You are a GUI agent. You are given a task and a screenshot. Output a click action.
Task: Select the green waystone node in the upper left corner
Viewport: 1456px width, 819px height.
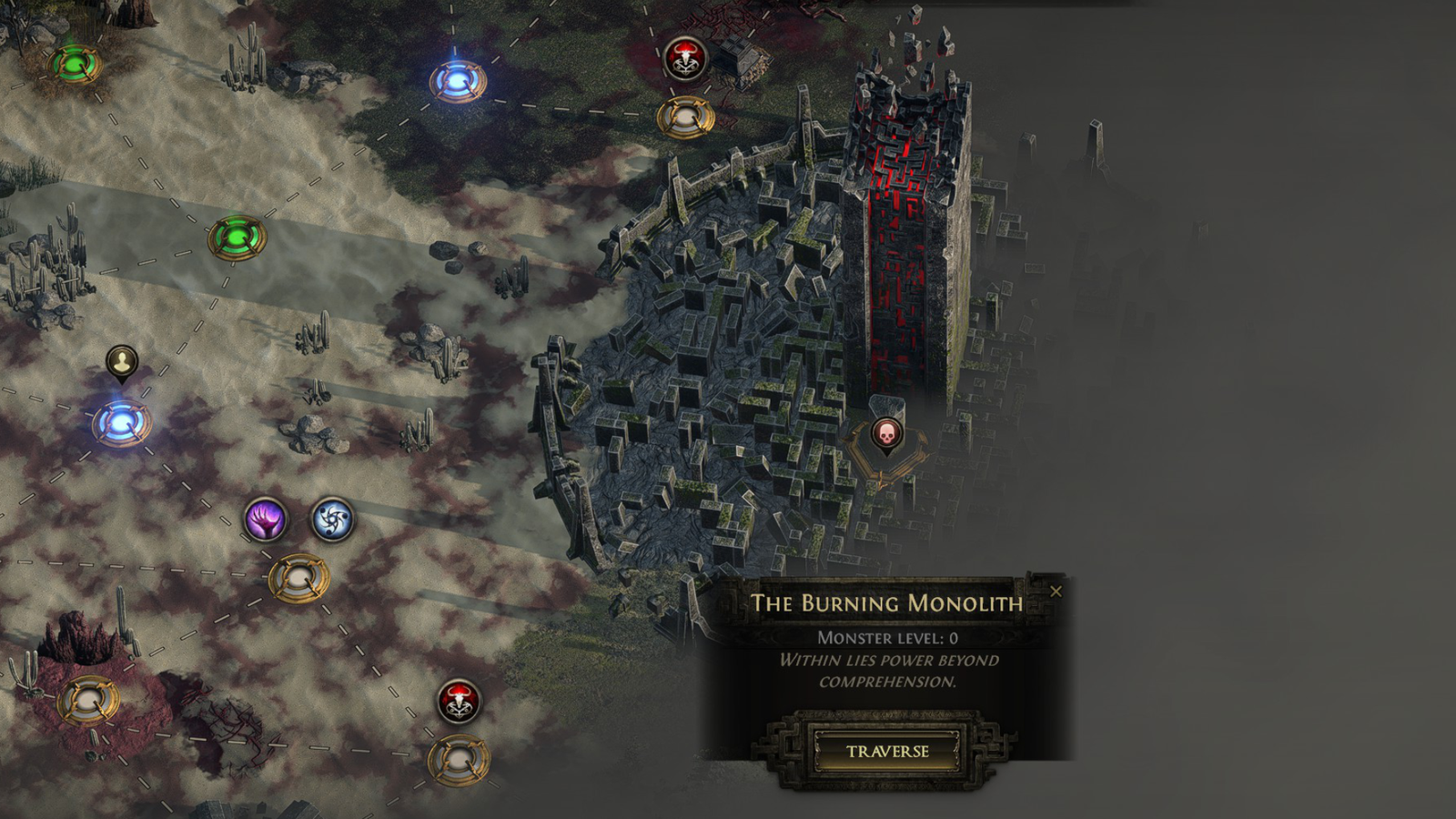[x=75, y=64]
